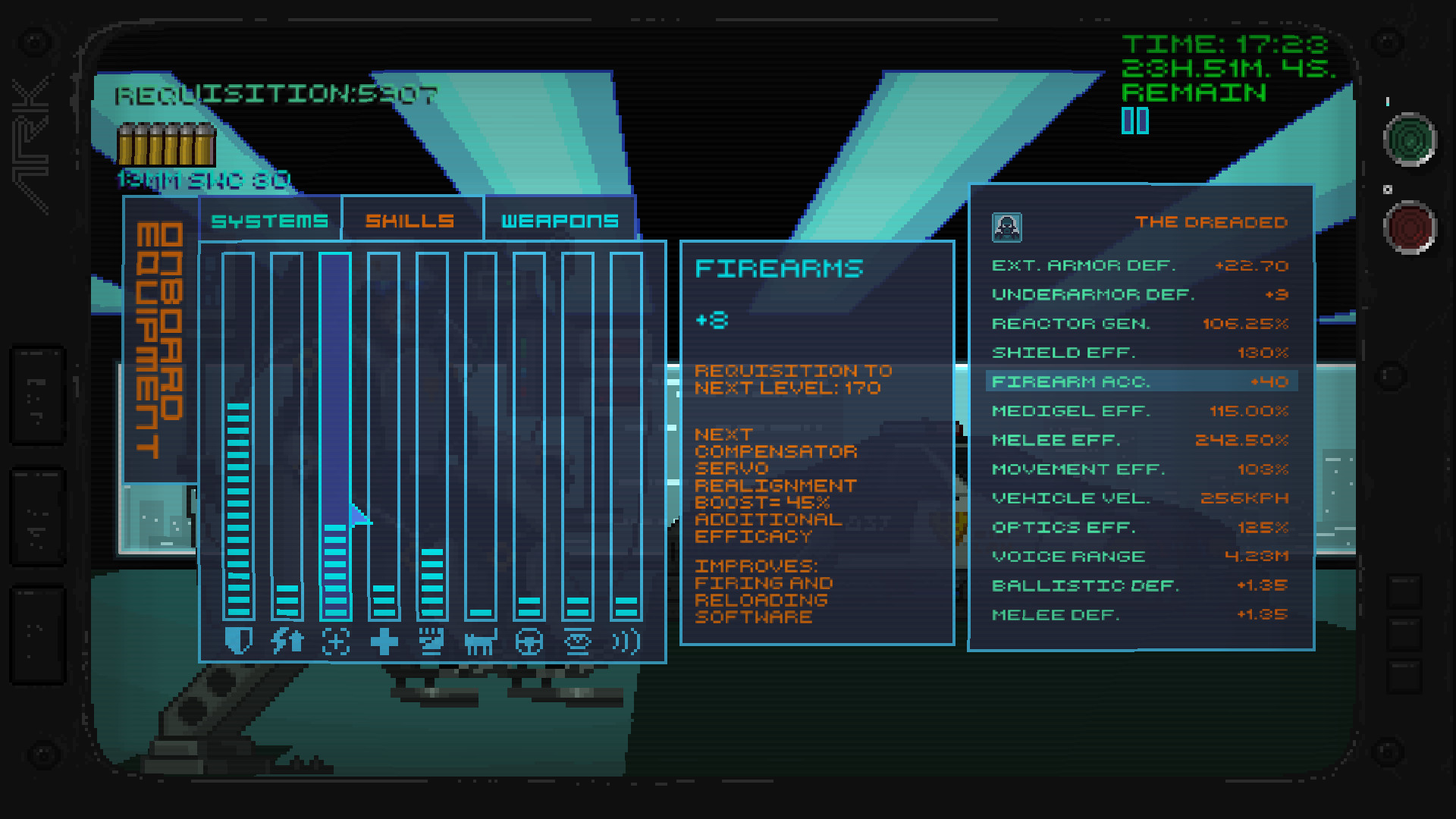1456x819 pixels.
Task: Switch to the Weapons tab
Action: pyautogui.click(x=559, y=220)
